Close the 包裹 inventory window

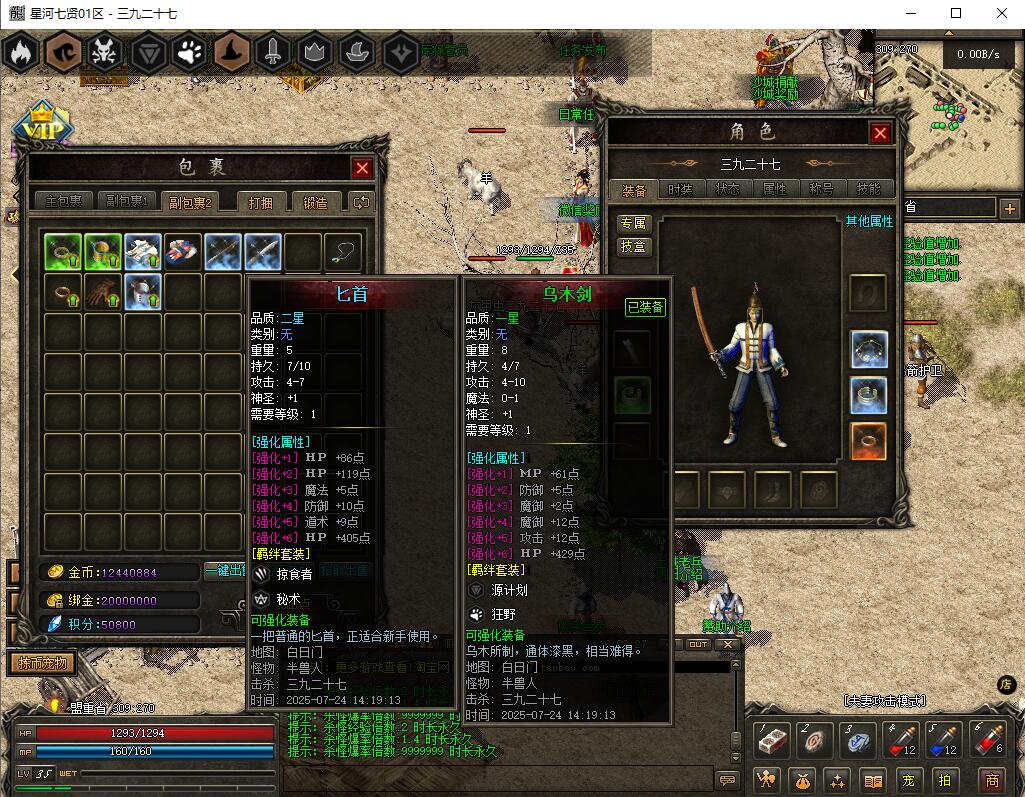(x=362, y=168)
